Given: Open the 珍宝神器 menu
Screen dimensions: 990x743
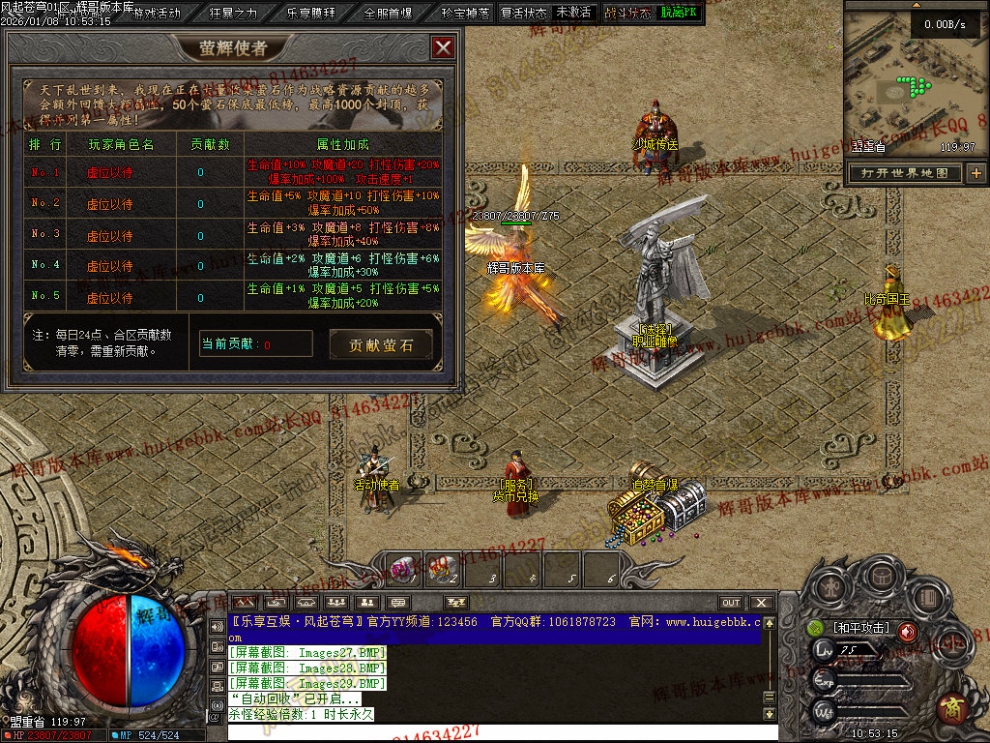Looking at the screenshot, I should 465,13.
